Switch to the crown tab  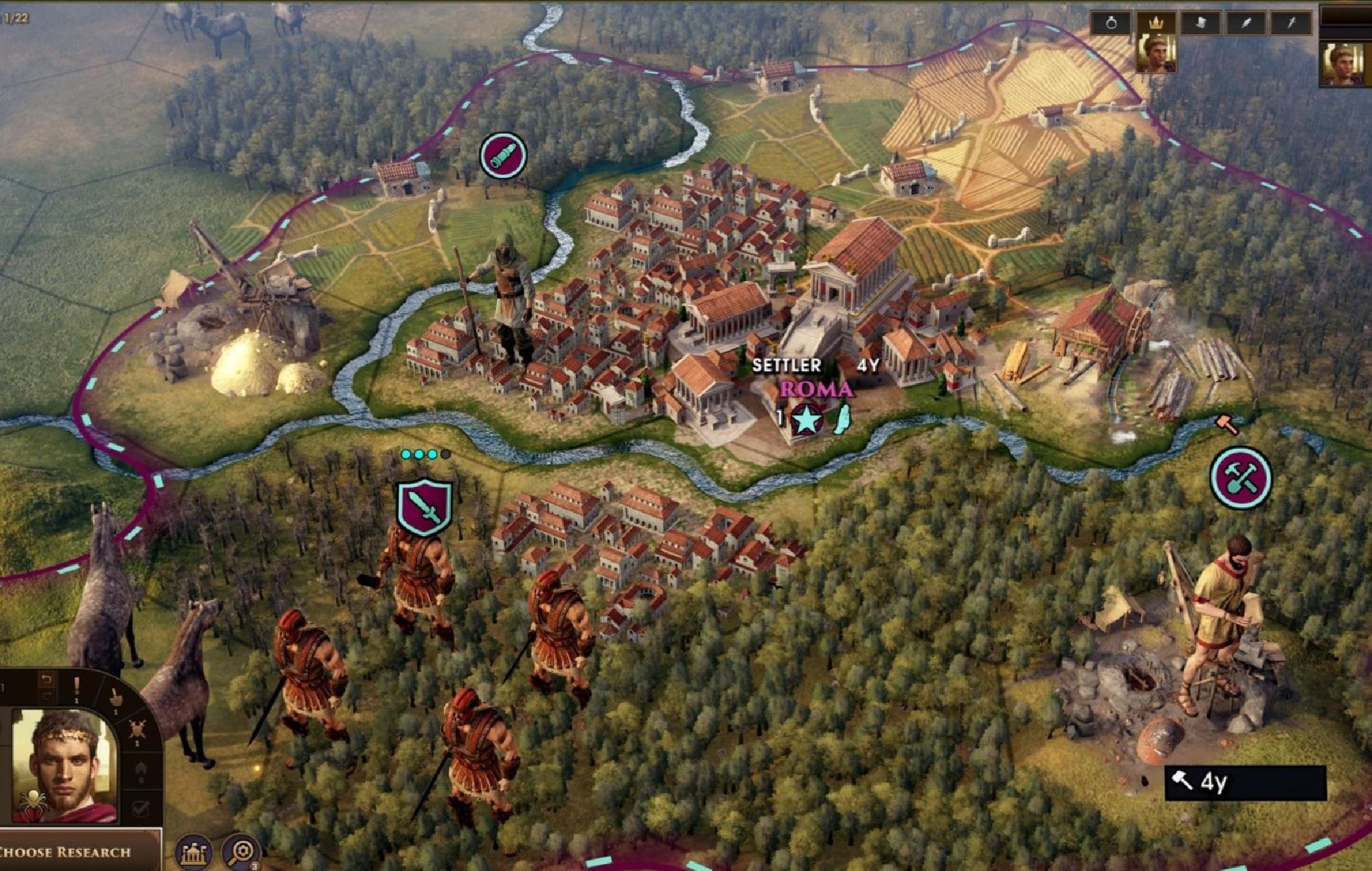1157,23
